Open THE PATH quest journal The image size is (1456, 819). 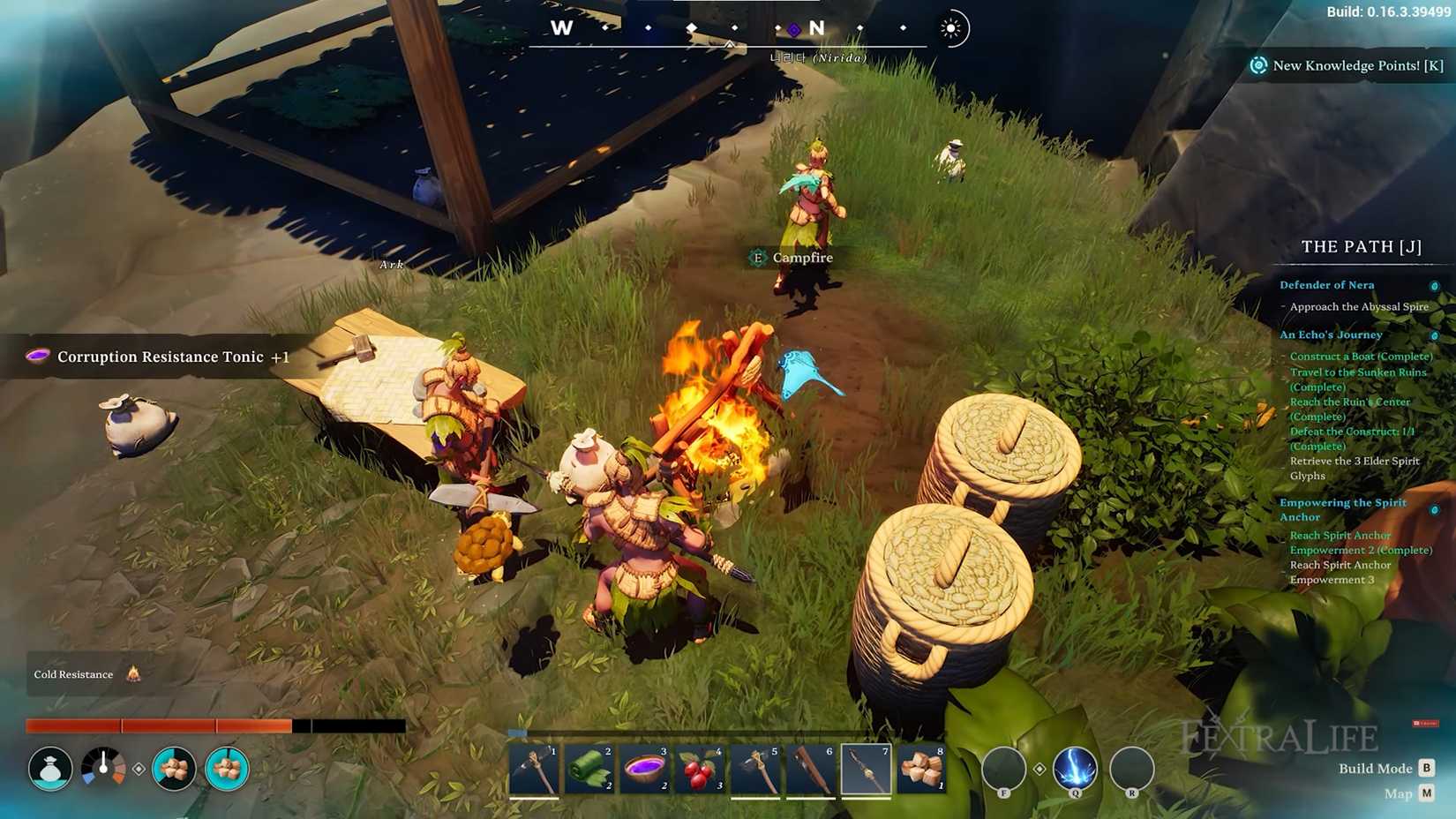click(1360, 247)
